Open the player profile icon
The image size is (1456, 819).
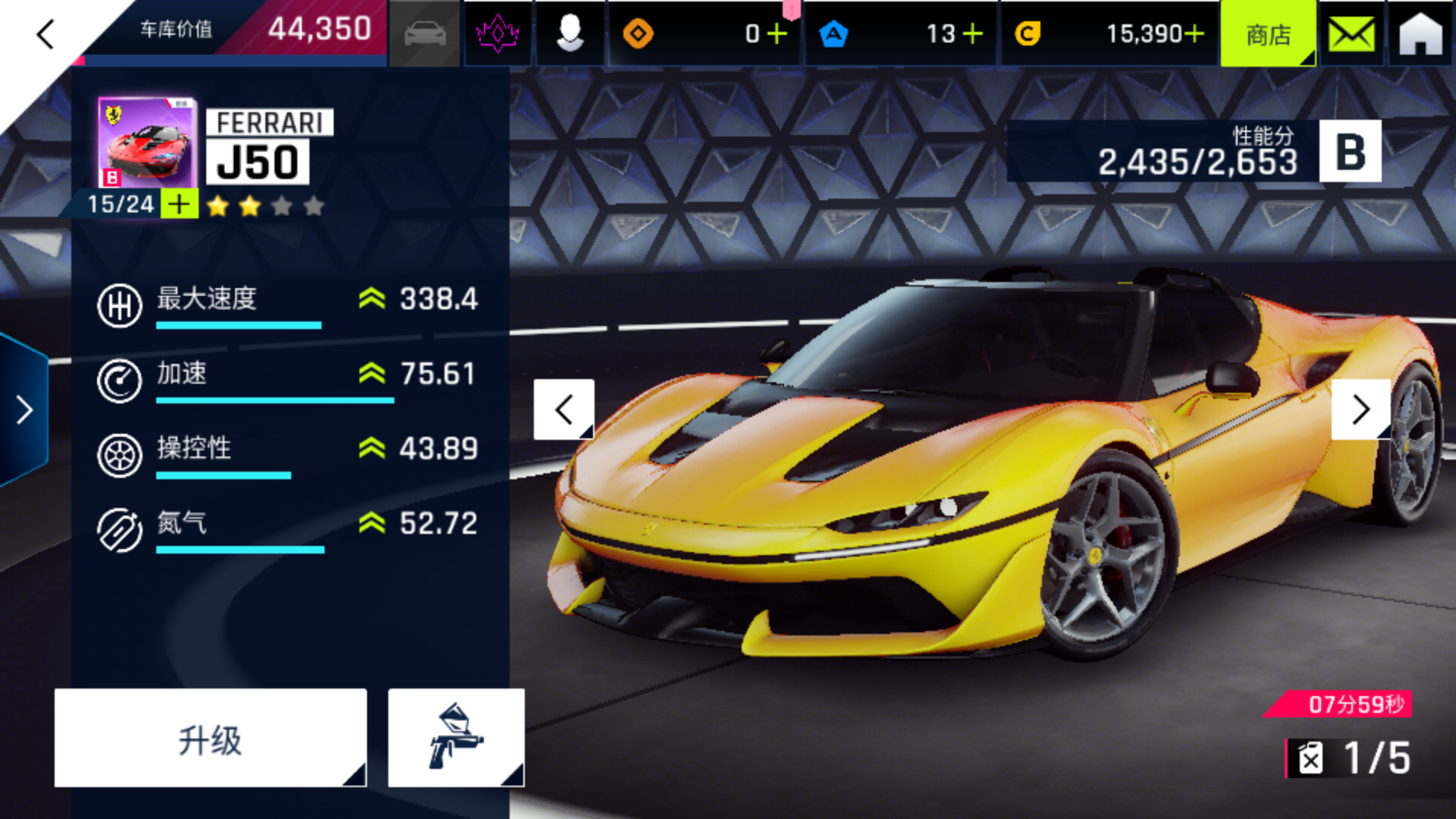[570, 34]
